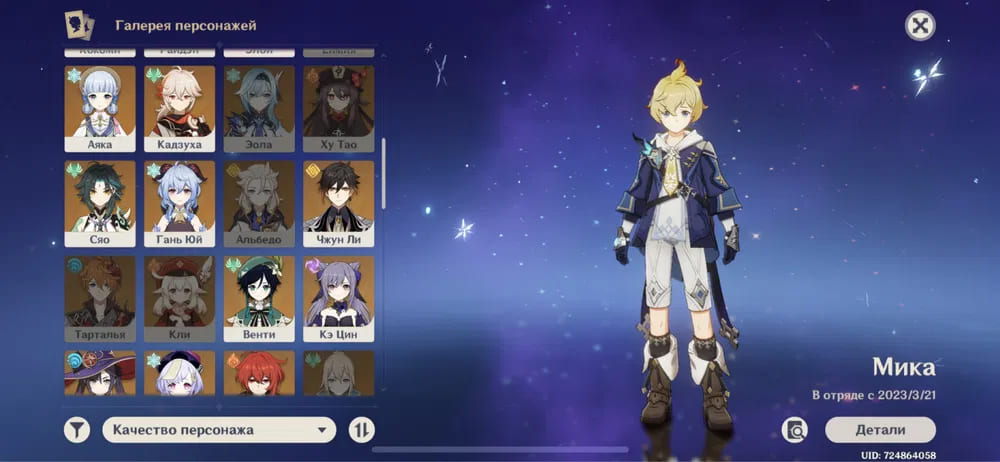Open the Детали button for Мика
The image size is (1000, 462).
tap(880, 430)
